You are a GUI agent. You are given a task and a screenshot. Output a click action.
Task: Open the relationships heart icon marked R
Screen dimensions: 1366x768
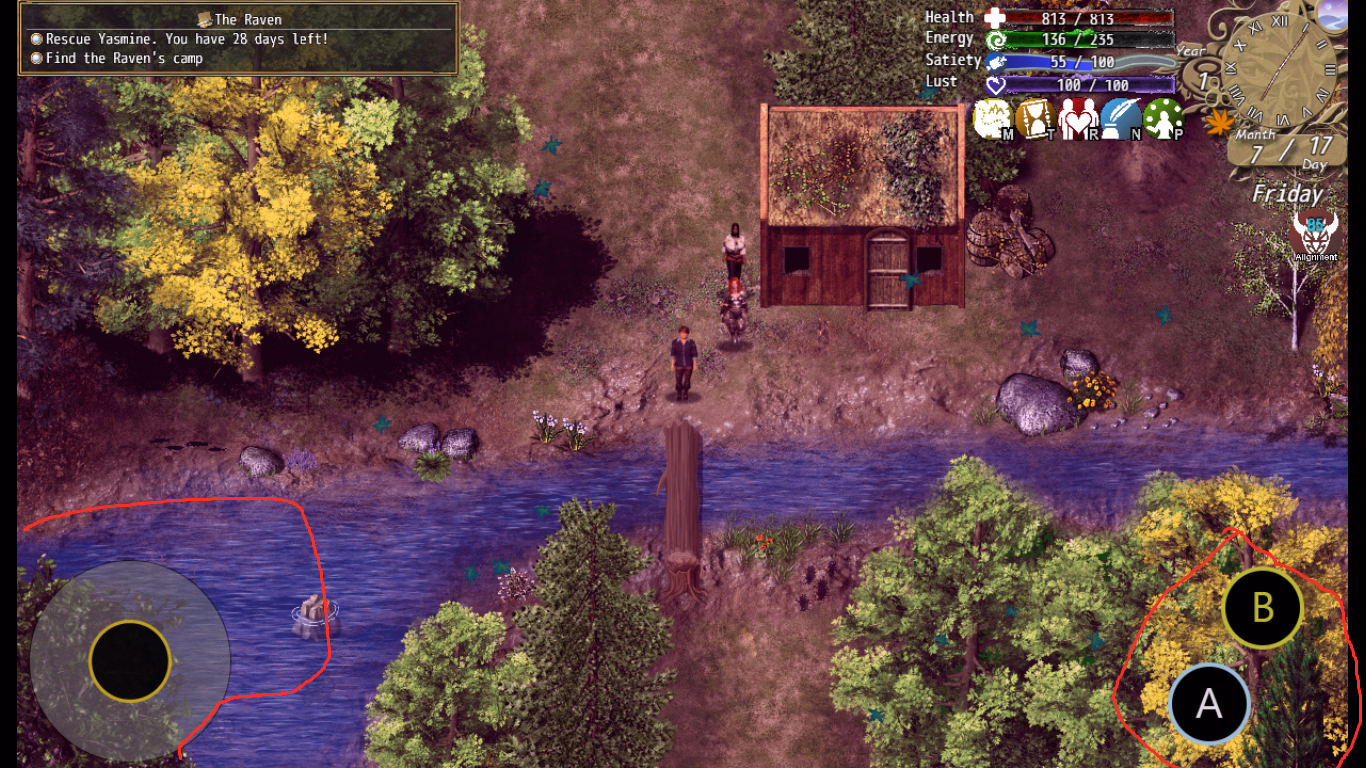(1078, 120)
